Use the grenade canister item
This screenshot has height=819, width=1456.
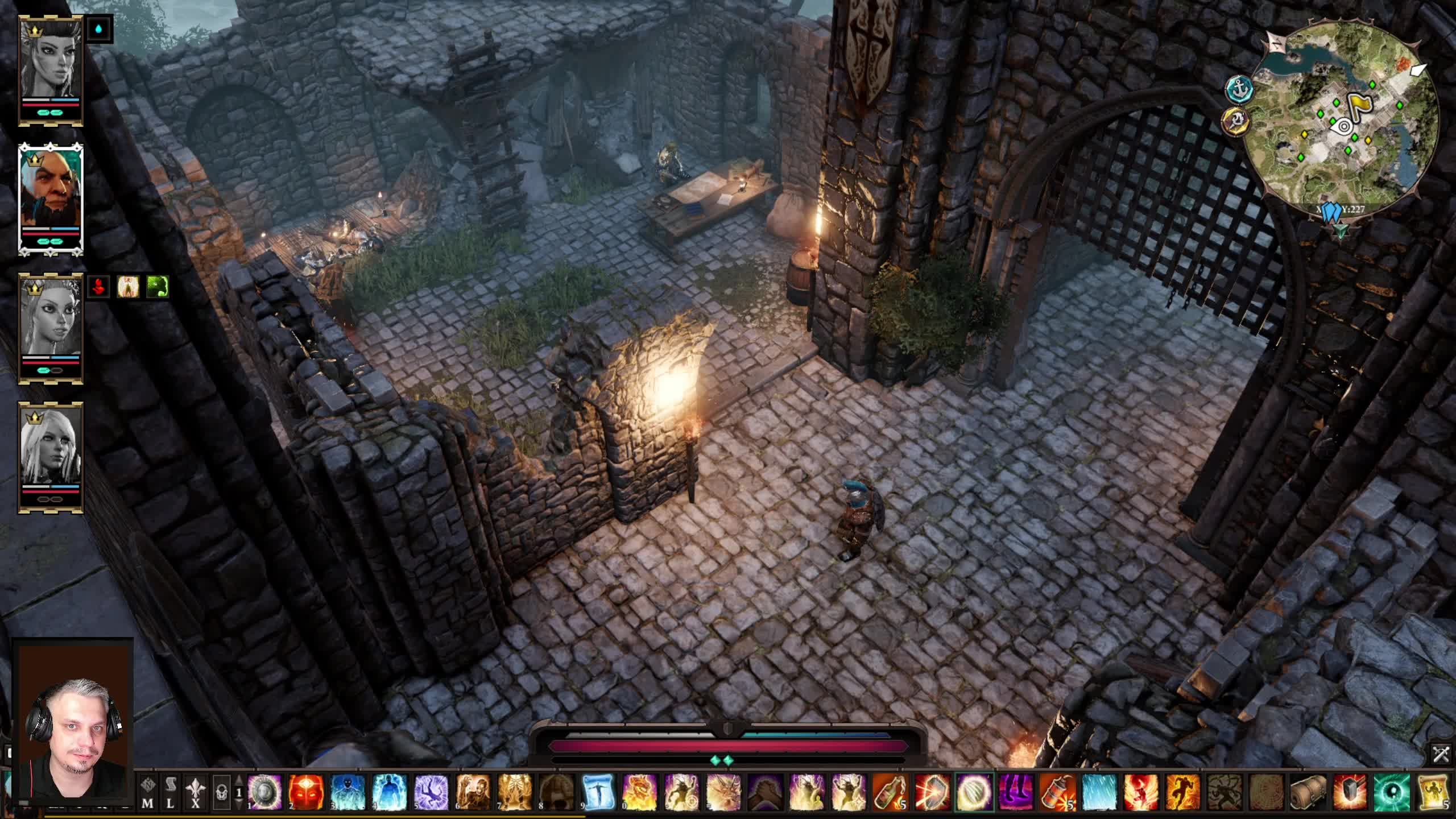1057,793
